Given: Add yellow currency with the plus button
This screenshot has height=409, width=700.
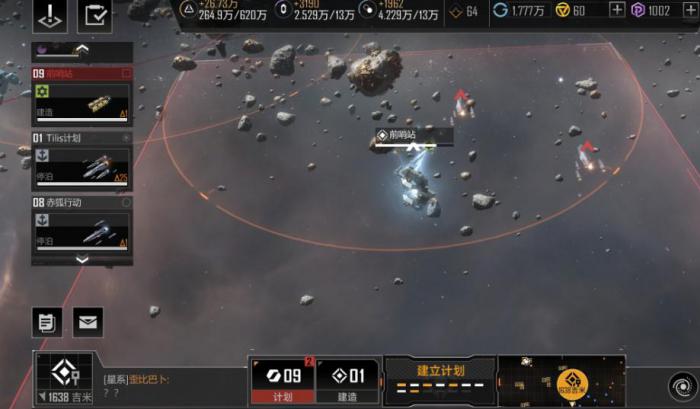Looking at the screenshot, I should [617, 10].
